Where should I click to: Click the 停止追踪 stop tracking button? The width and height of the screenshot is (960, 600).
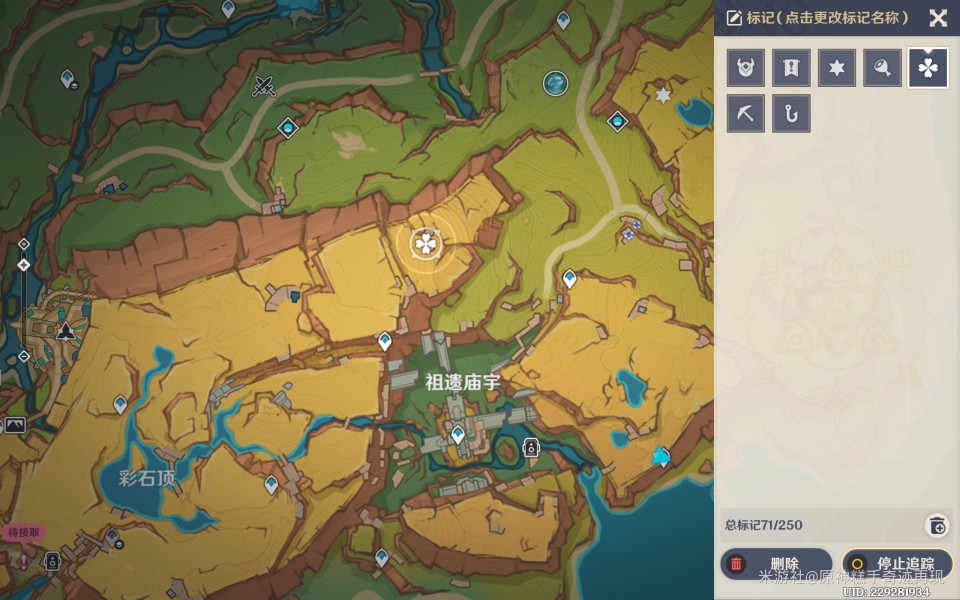coord(897,564)
